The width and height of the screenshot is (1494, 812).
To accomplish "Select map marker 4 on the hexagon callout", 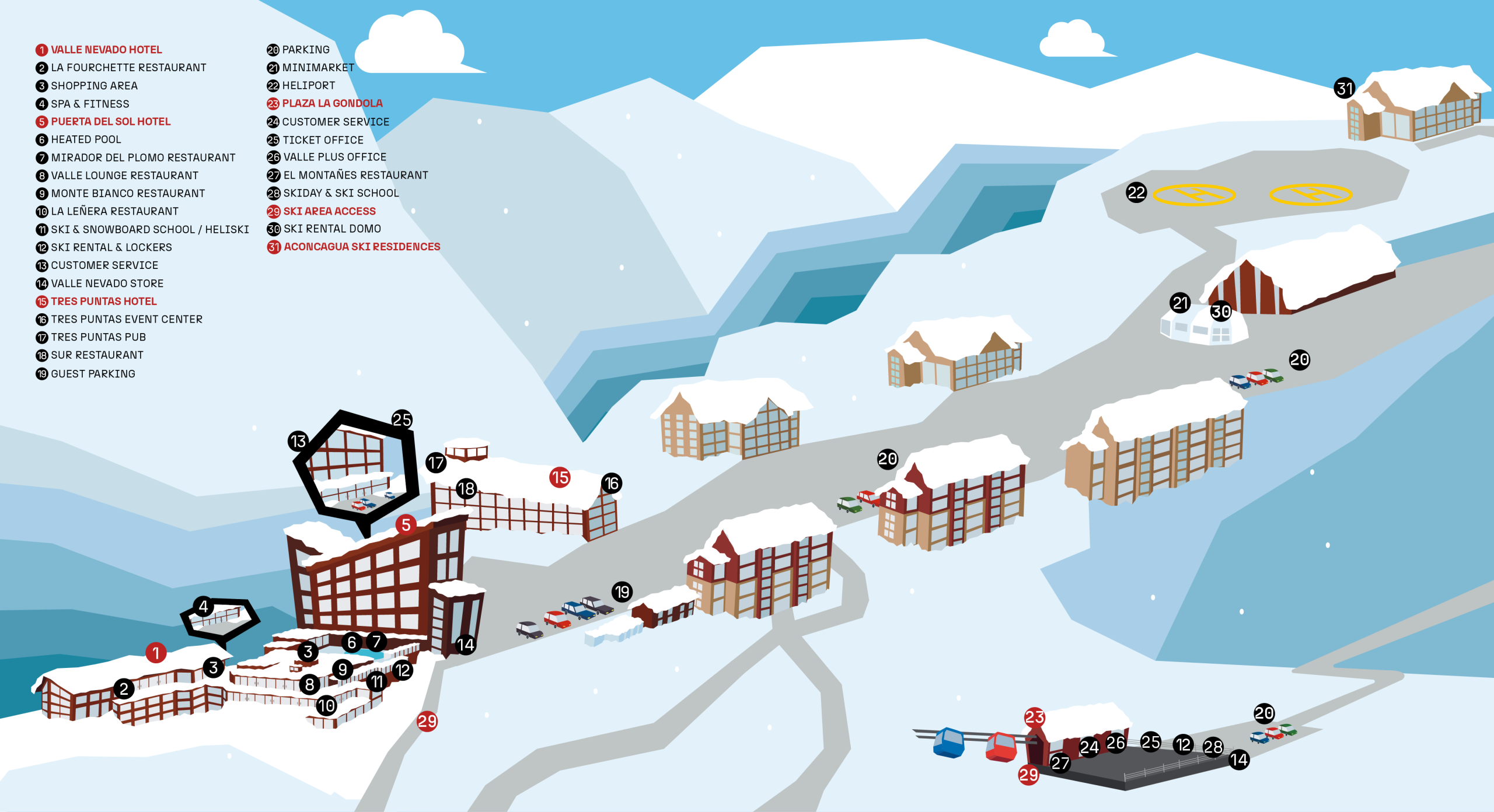I will pyautogui.click(x=203, y=607).
